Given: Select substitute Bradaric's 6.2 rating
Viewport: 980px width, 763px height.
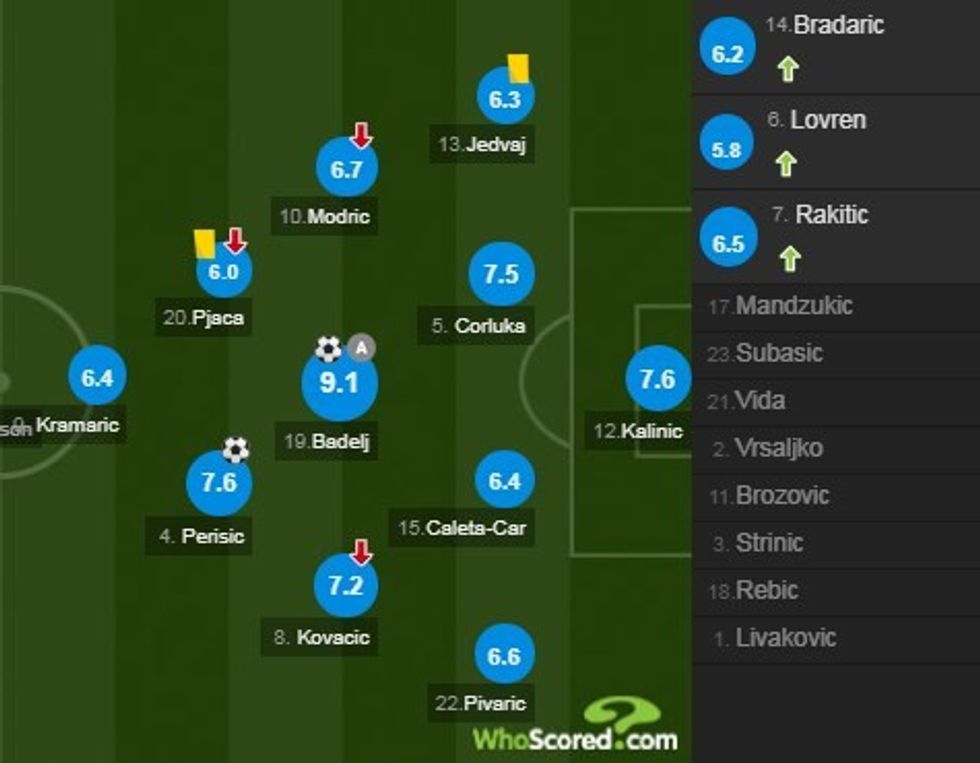Looking at the screenshot, I should 728,53.
